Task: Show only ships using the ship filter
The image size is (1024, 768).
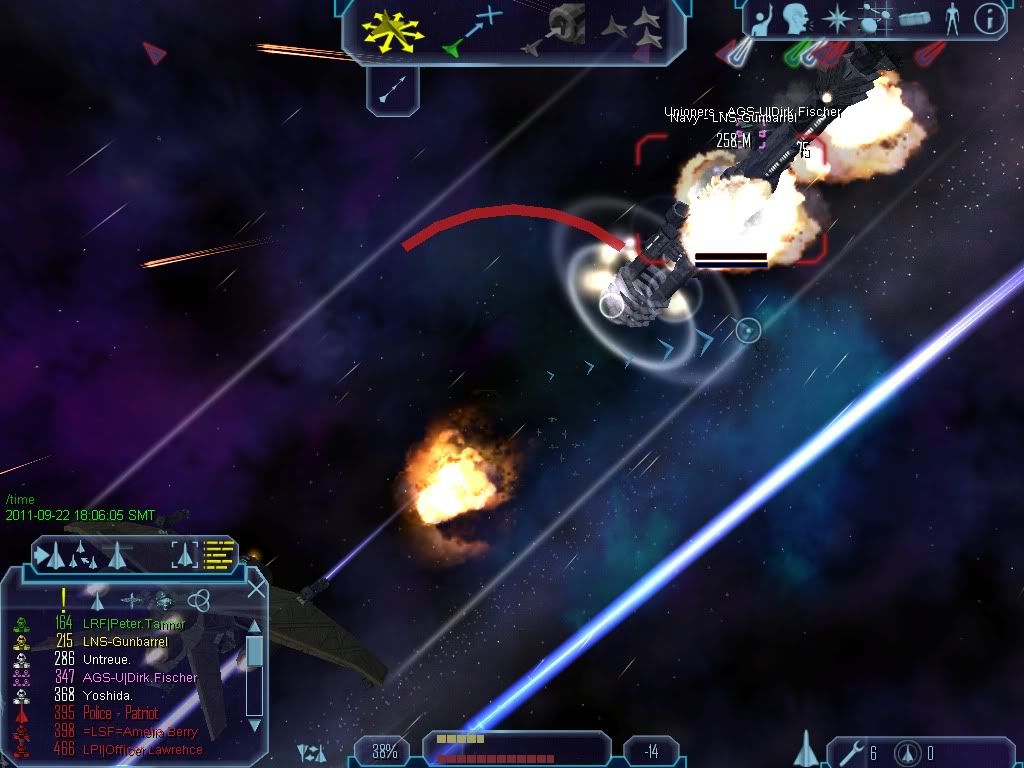Action: coord(97,600)
